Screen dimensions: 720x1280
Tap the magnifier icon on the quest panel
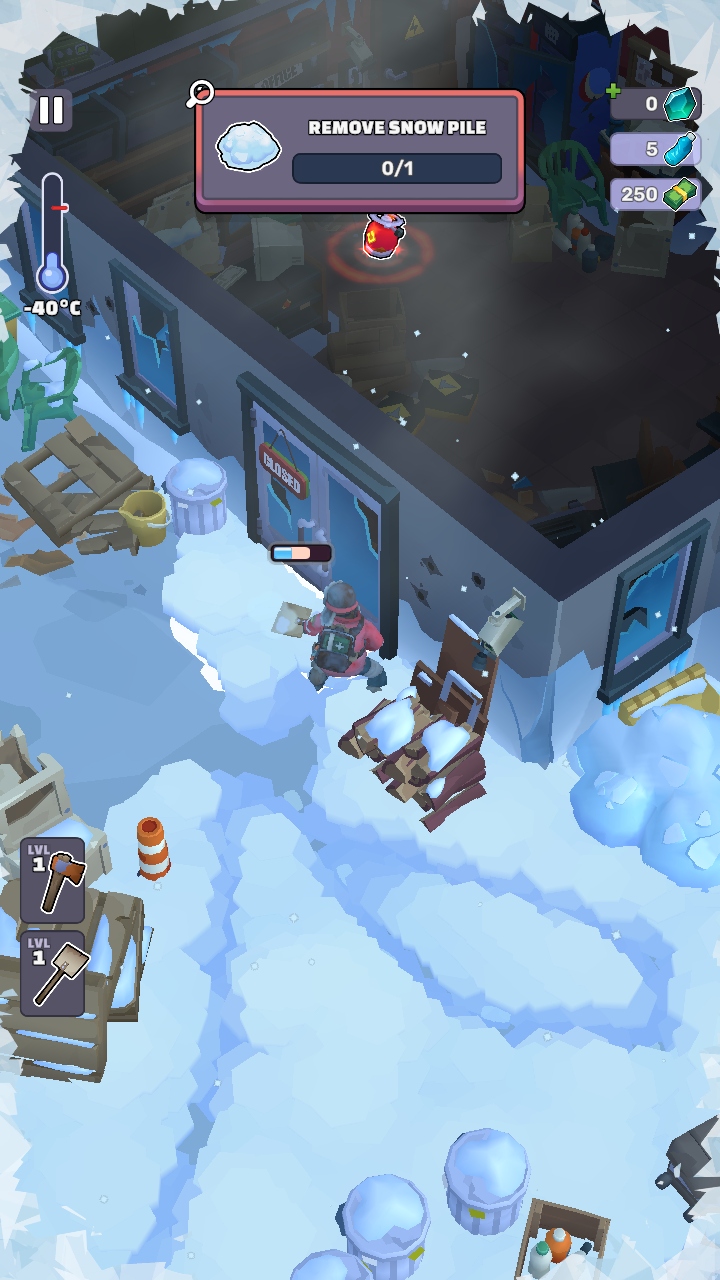coord(200,94)
